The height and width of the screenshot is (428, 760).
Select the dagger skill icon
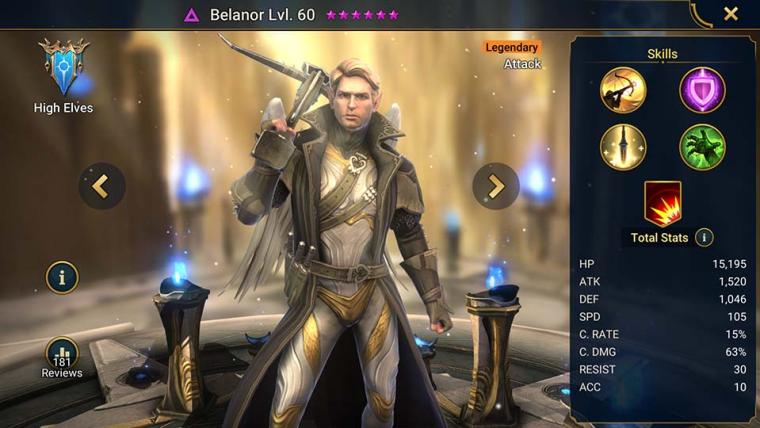pyautogui.click(x=623, y=147)
